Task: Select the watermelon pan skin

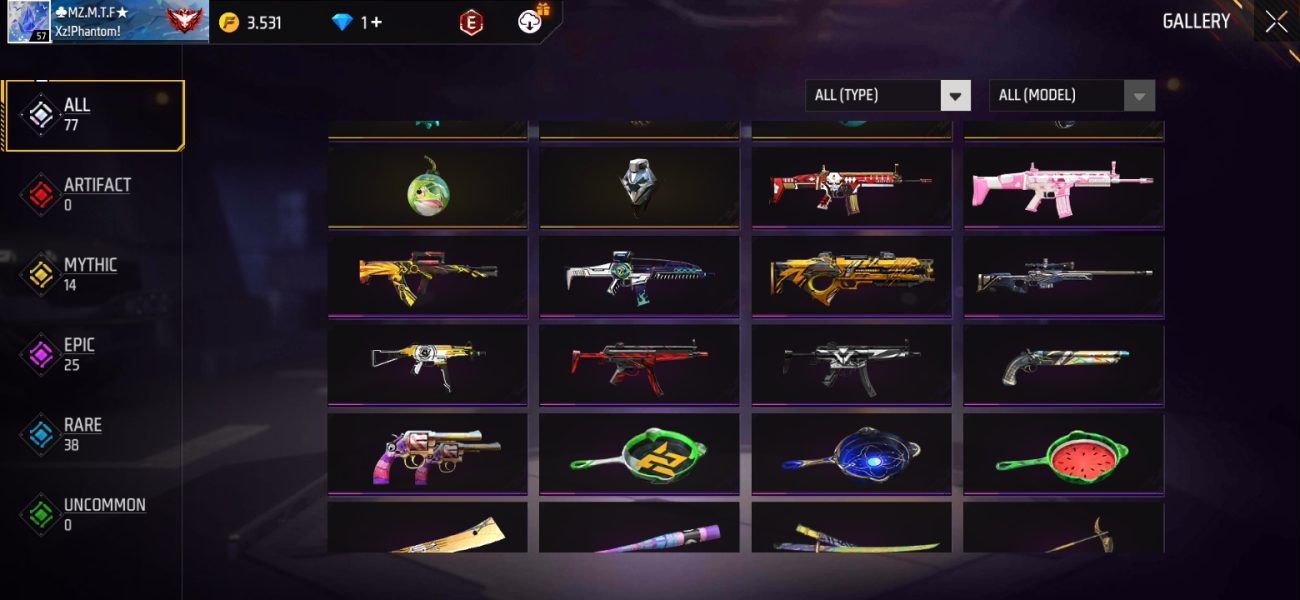Action: 1063,452
